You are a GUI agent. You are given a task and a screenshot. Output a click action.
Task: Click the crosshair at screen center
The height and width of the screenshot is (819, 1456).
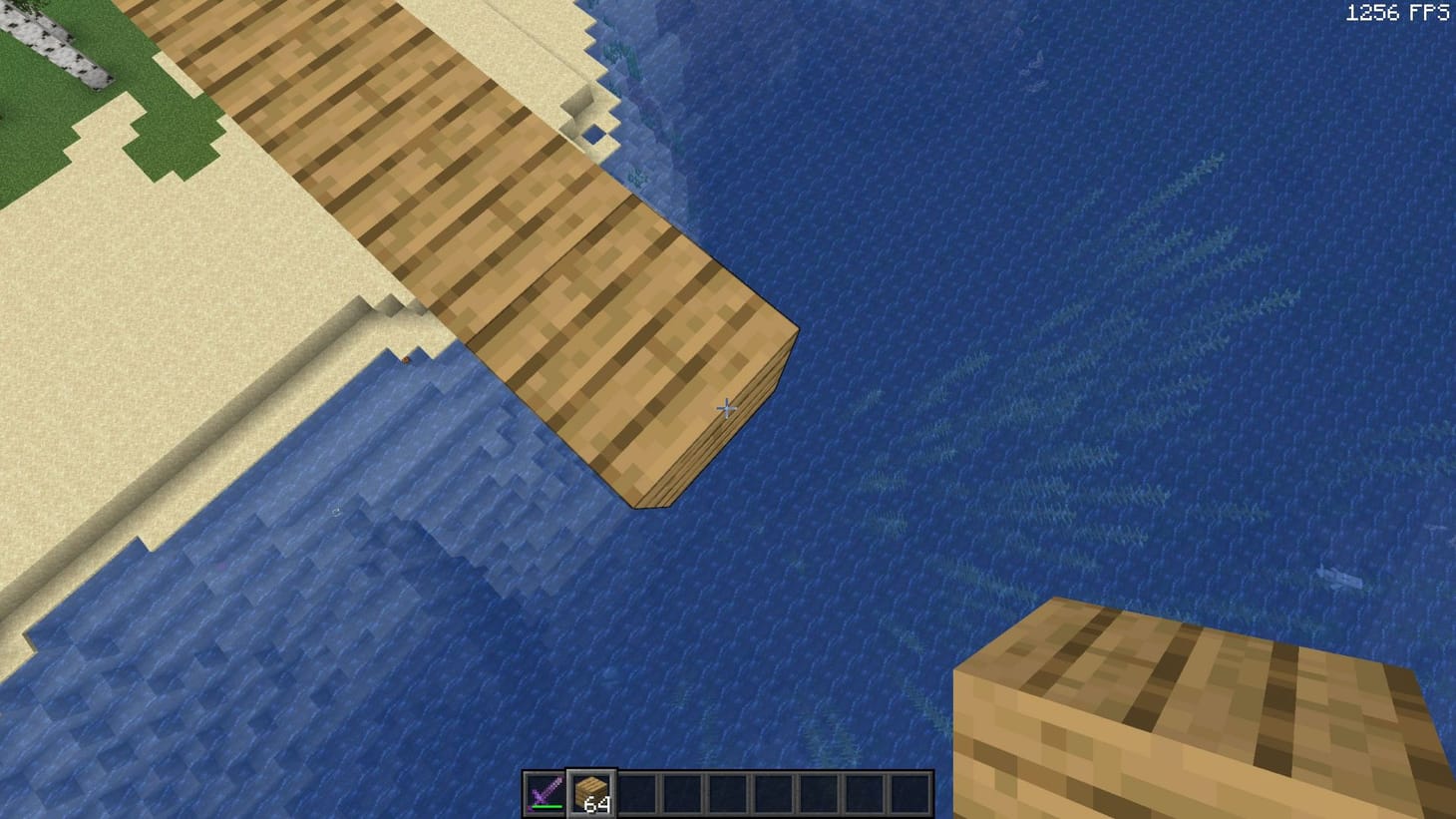(727, 409)
